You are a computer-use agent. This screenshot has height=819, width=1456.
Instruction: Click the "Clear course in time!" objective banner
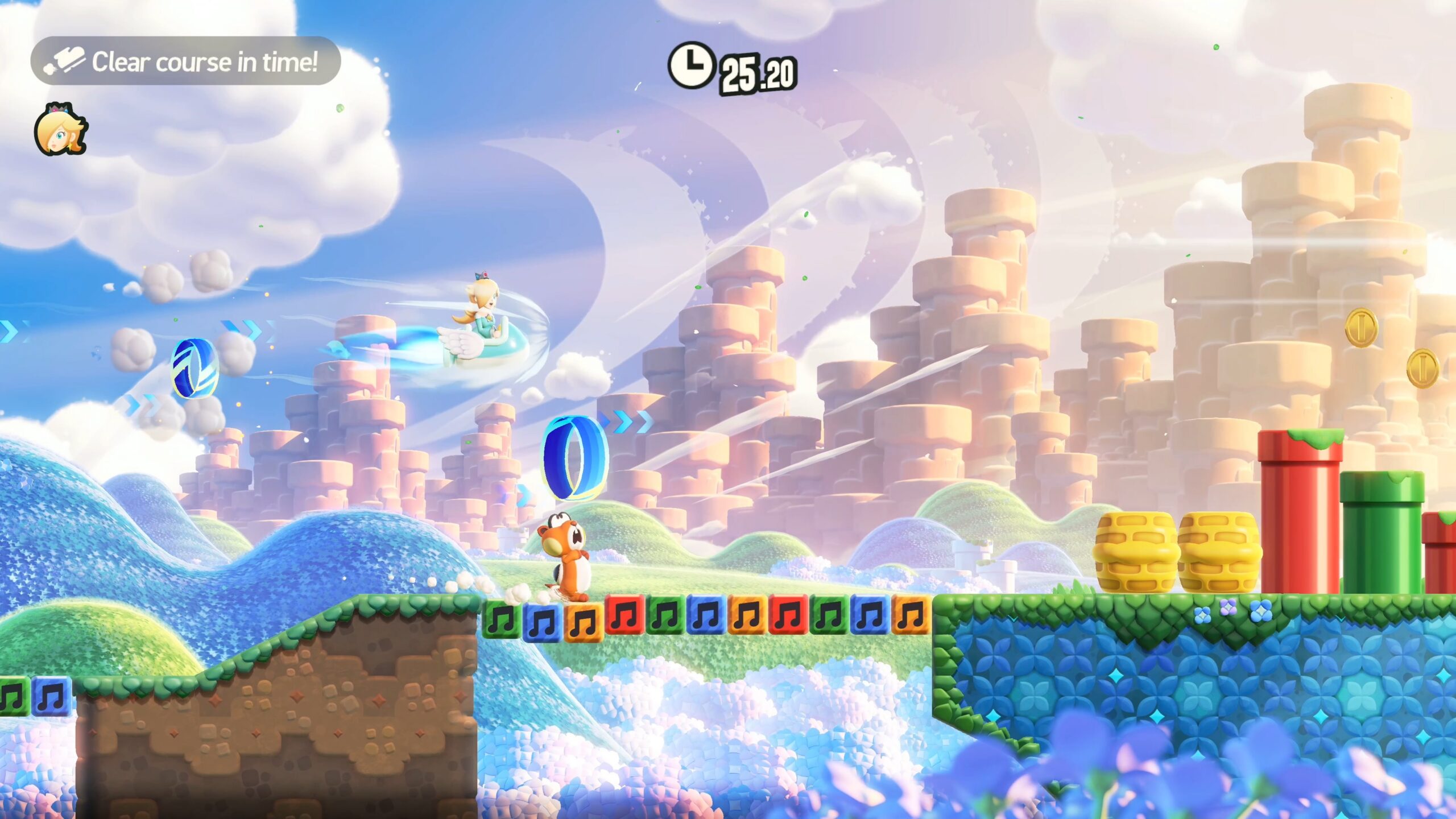[x=185, y=61]
